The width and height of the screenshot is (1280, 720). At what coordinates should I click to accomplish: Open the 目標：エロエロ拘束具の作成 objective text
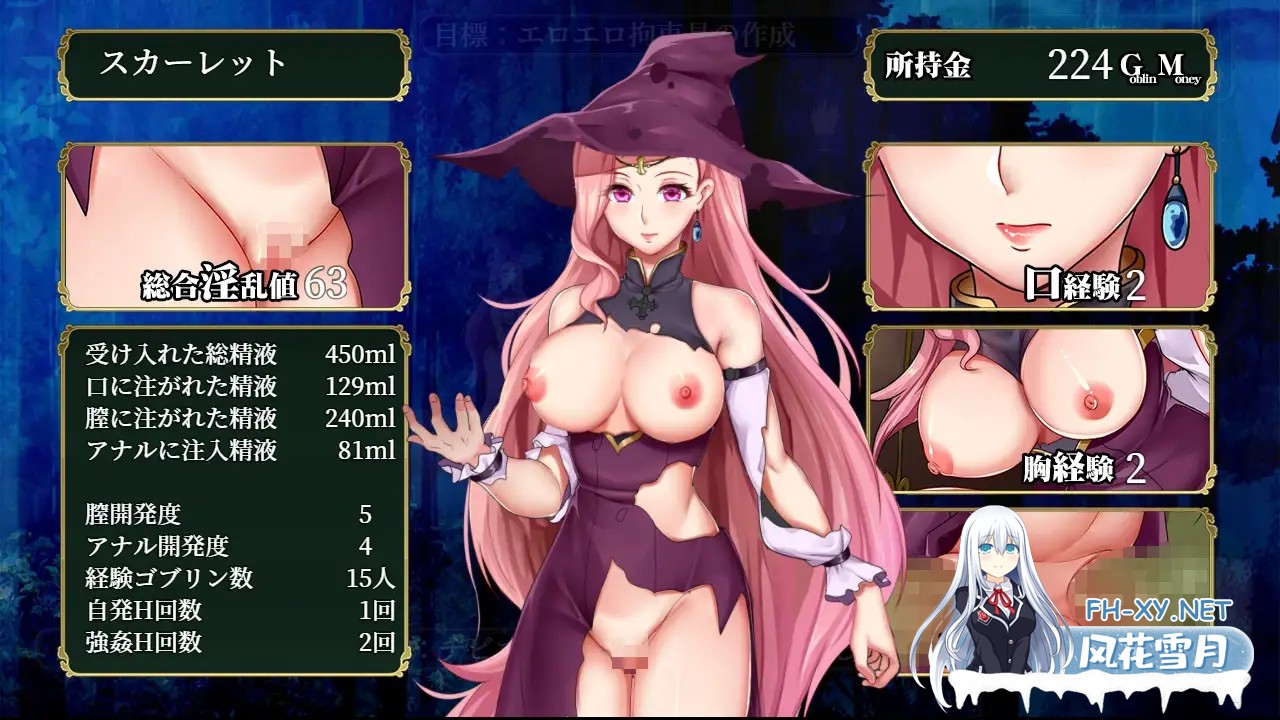(615, 32)
